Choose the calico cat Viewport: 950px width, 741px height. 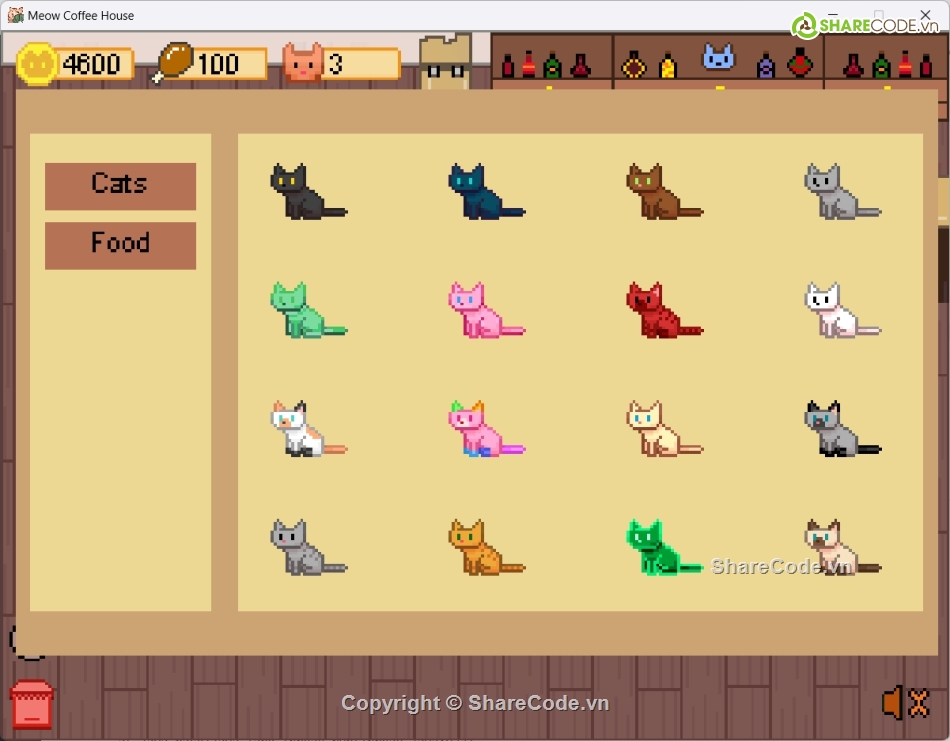301,429
